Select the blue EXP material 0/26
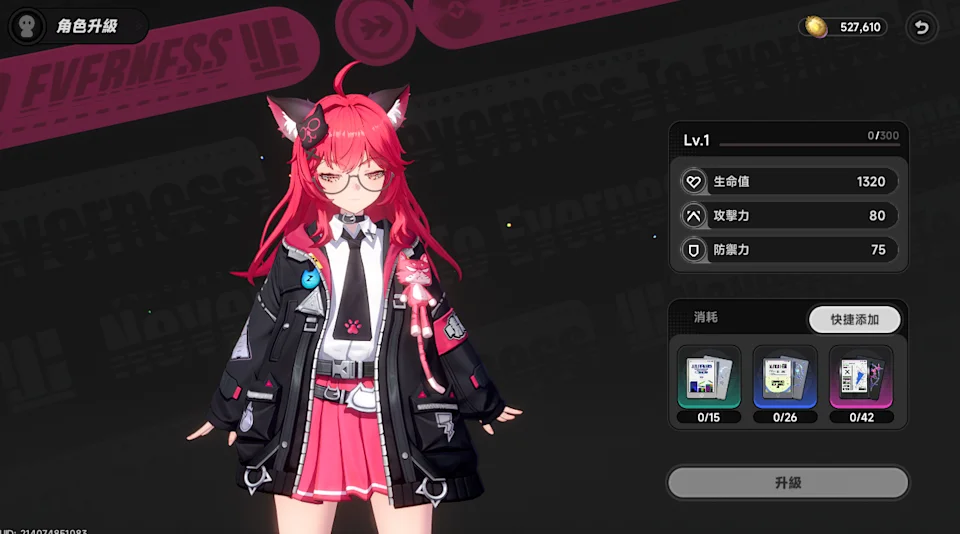 (785, 378)
